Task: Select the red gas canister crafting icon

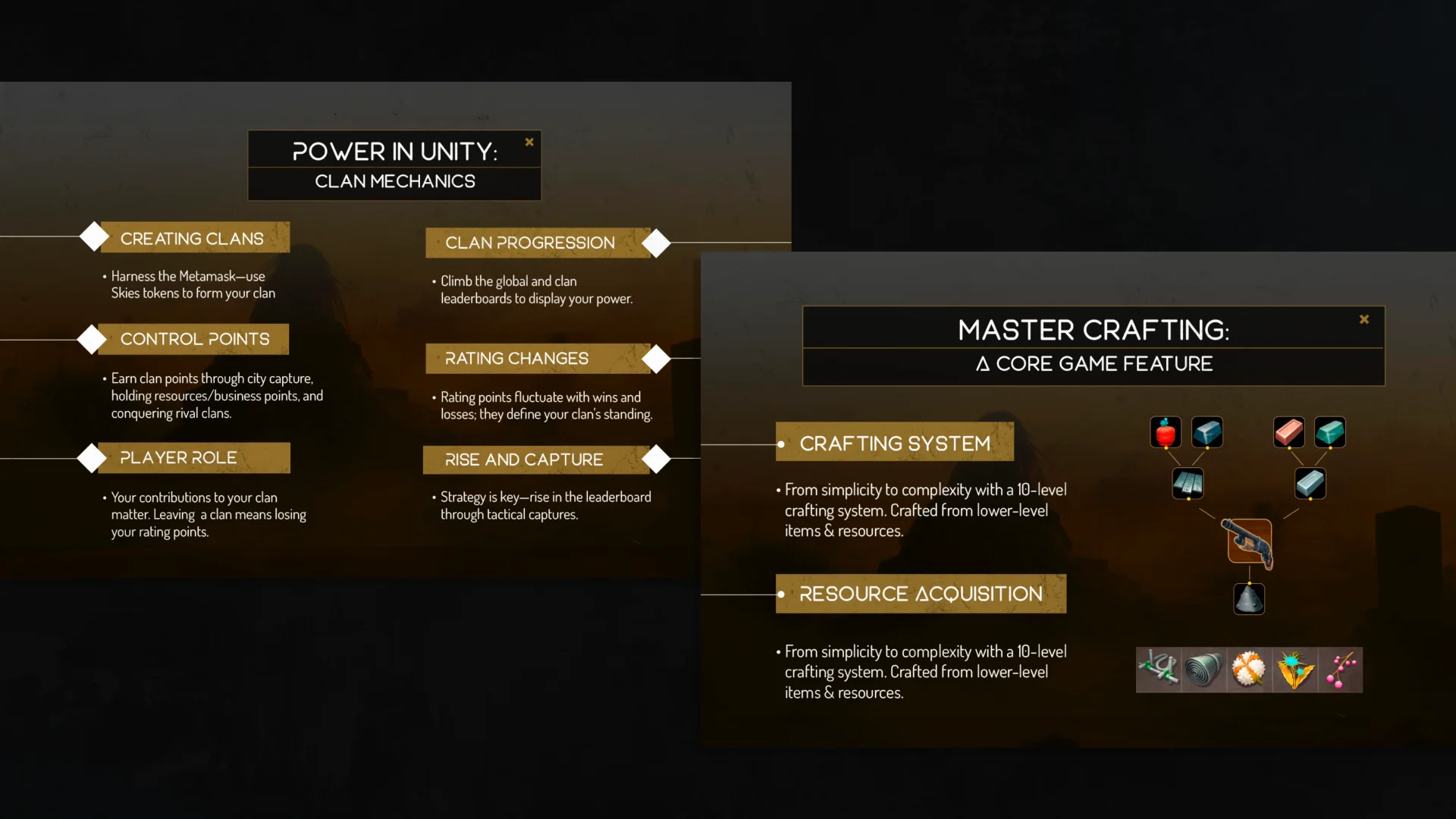Action: point(1166,431)
